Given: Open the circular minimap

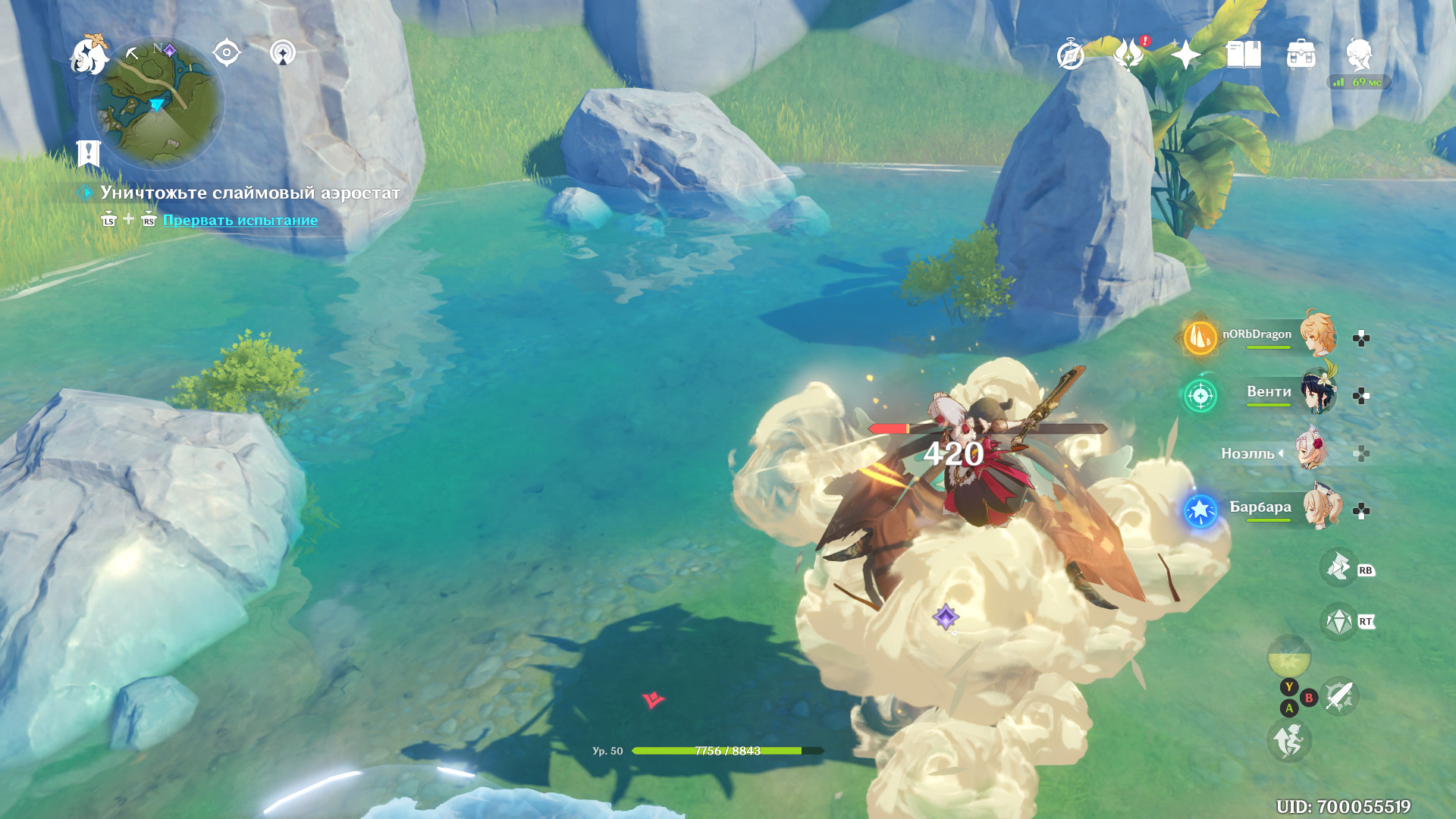Looking at the screenshot, I should click(158, 102).
